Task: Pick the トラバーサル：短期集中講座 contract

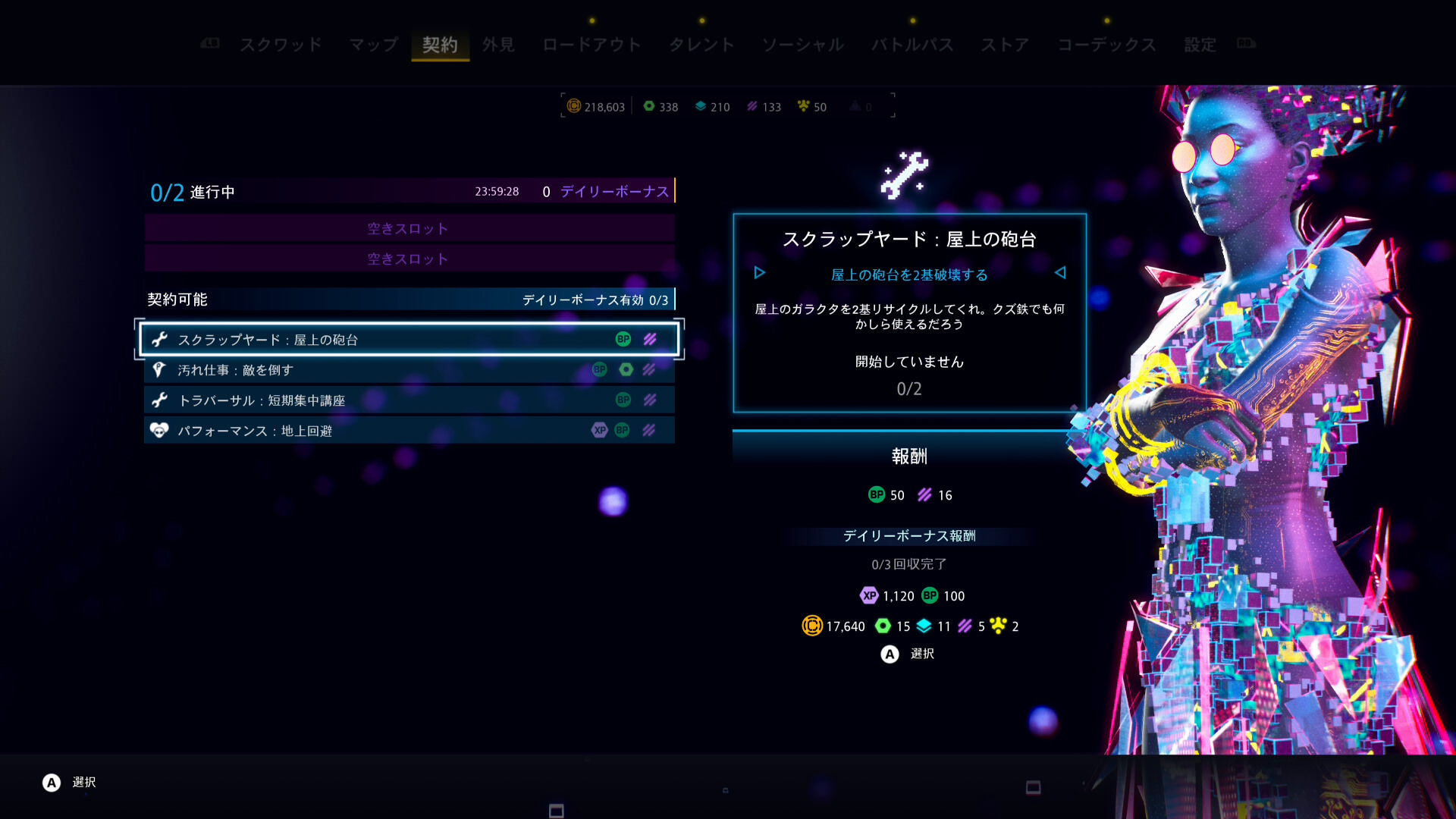Action: pyautogui.click(x=409, y=400)
